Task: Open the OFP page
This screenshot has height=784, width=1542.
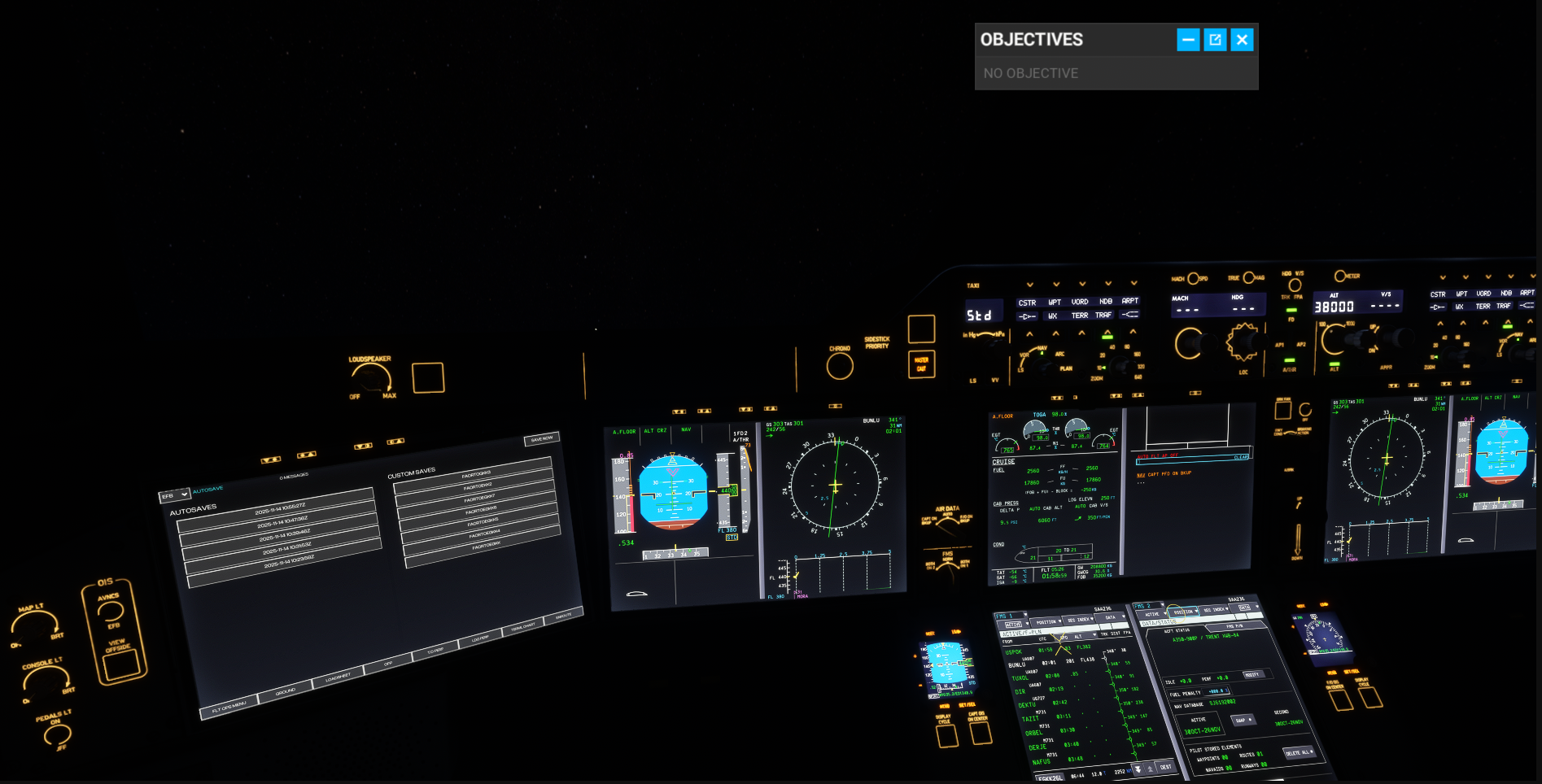Action: pos(389,663)
